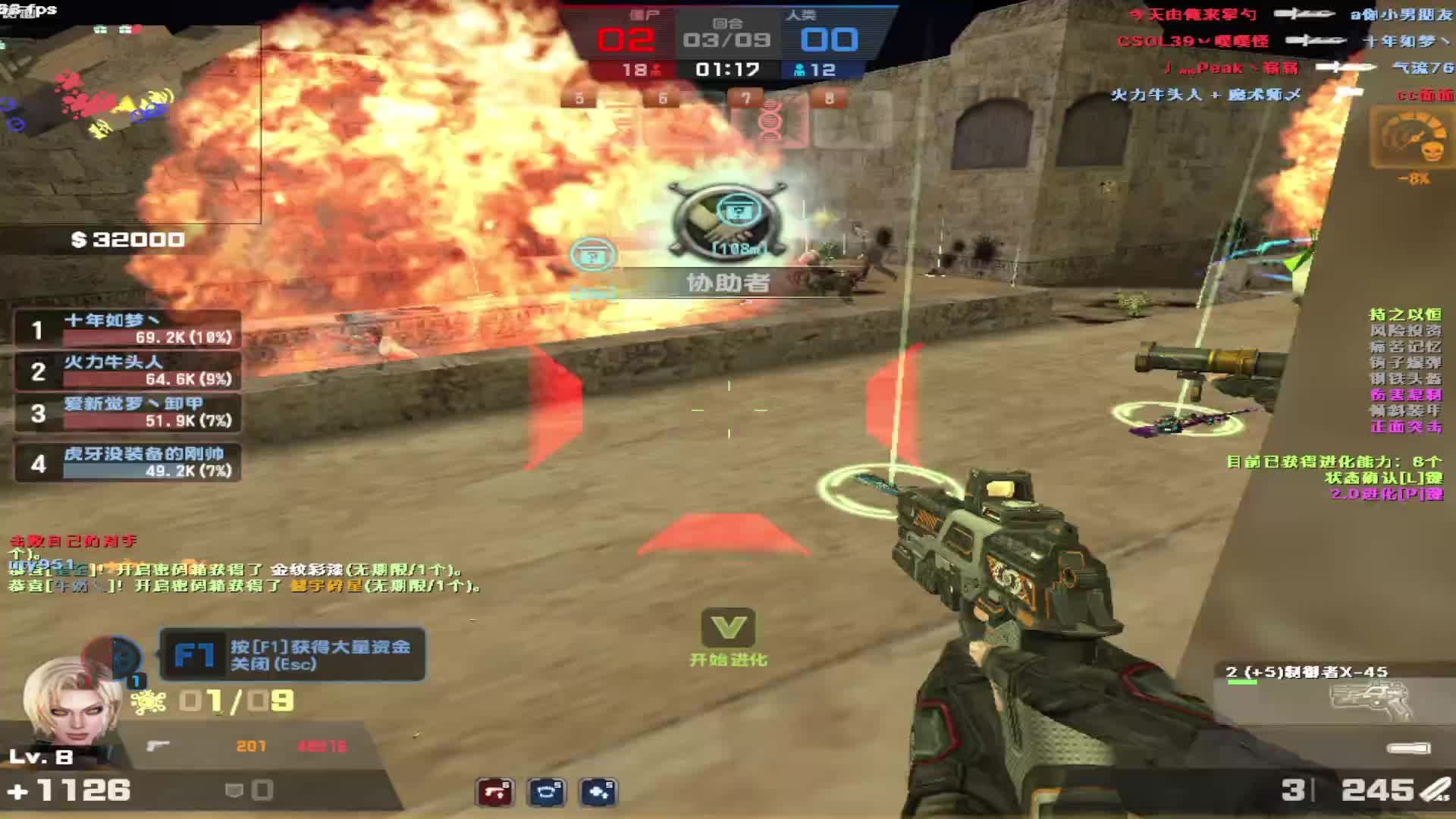The width and height of the screenshot is (1456, 819).
Task: Select the 伤害凝视 evolution ability entry
Action: click(1405, 395)
